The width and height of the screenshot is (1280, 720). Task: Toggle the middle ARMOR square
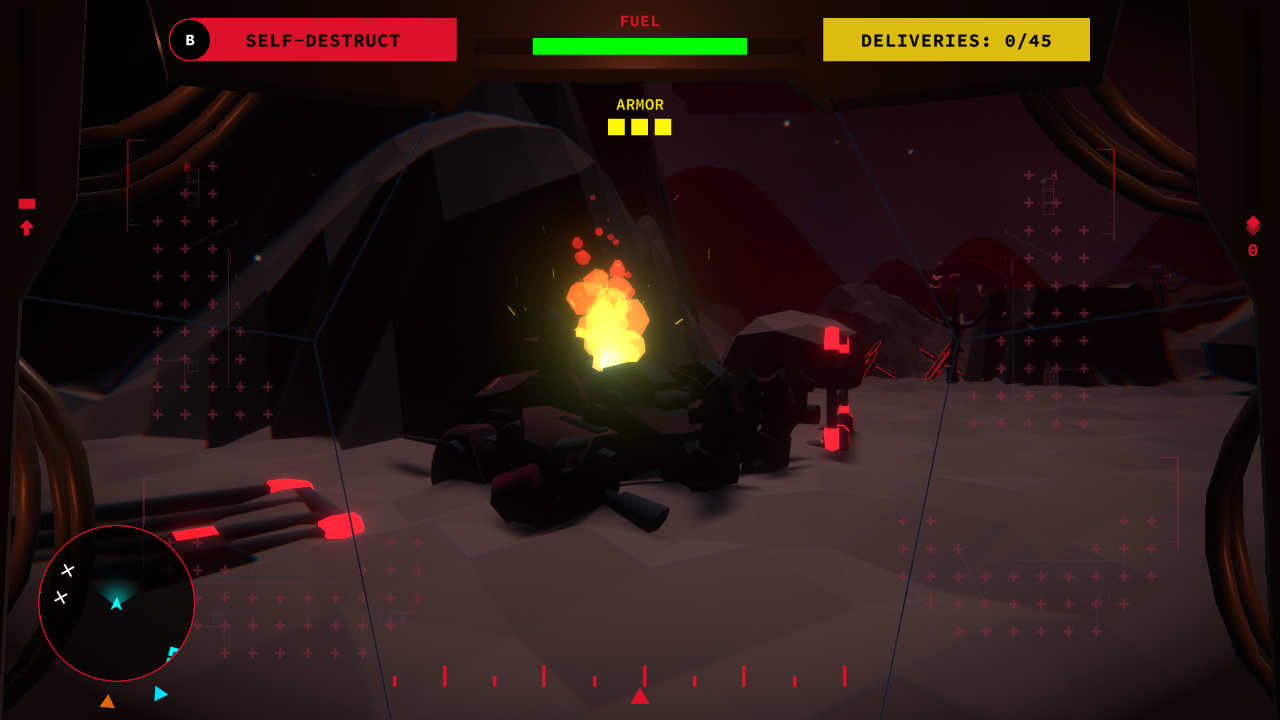click(x=638, y=126)
